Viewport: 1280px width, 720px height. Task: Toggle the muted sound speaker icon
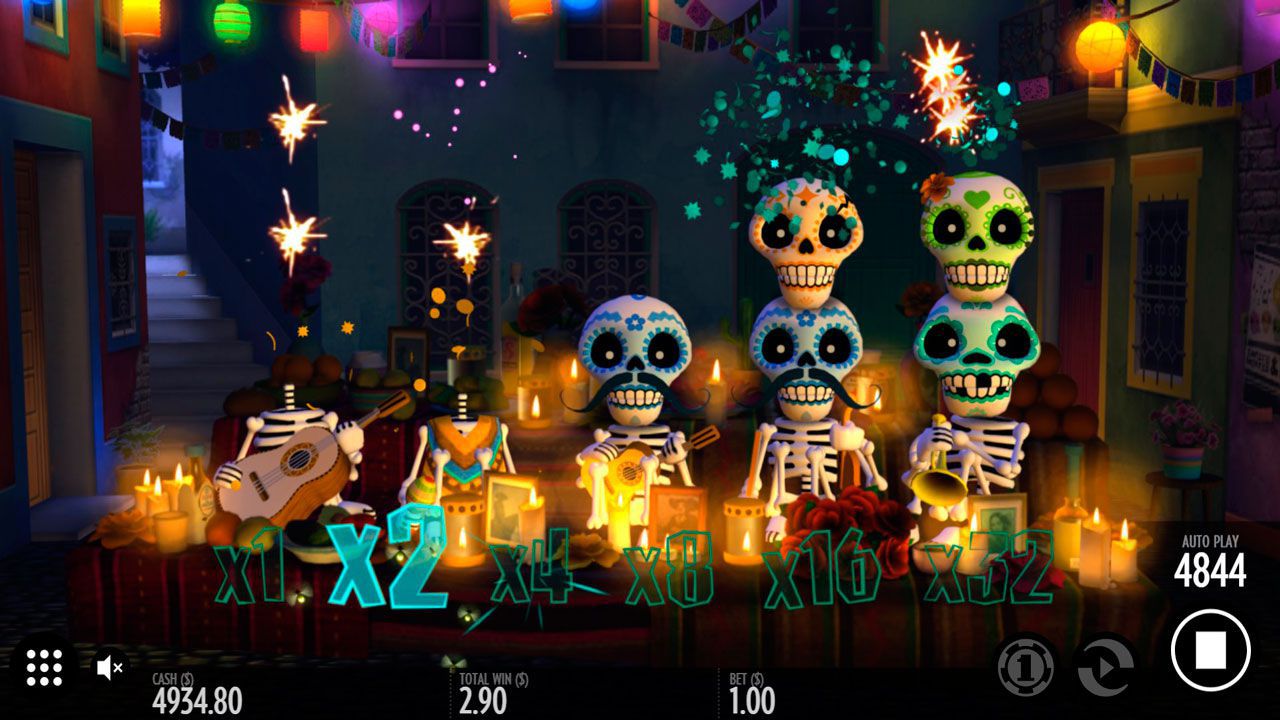tap(109, 667)
